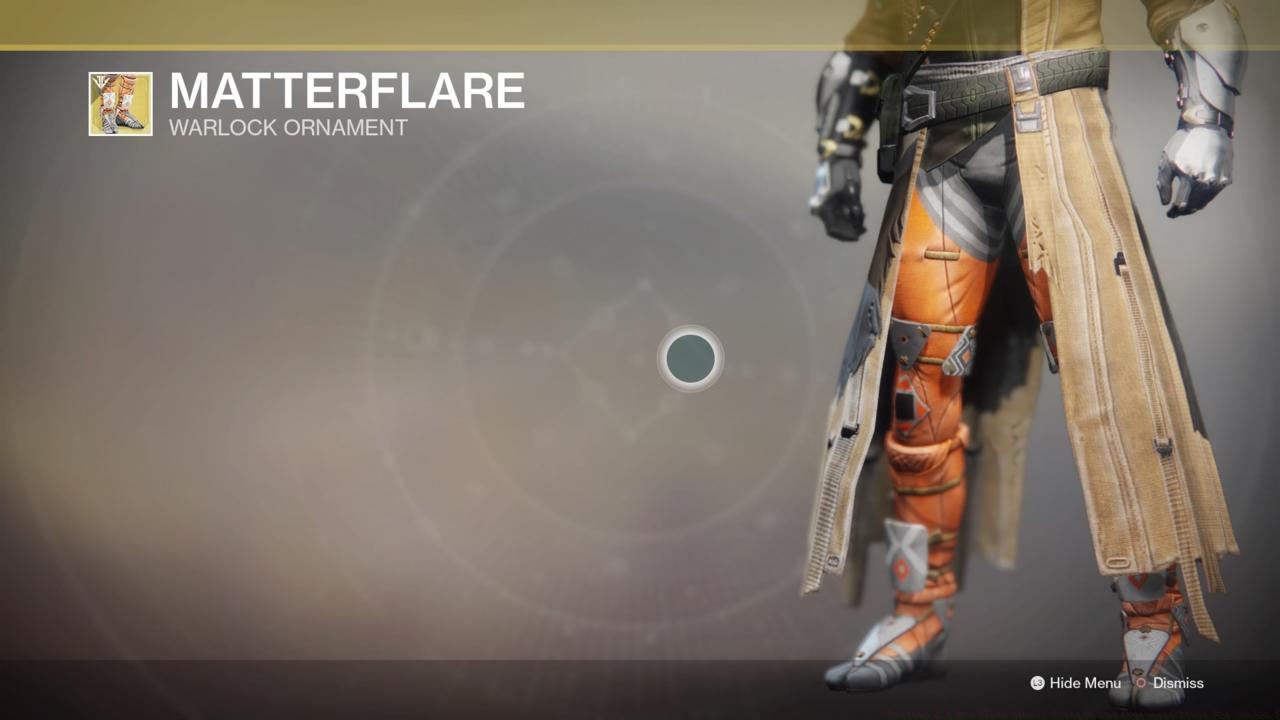Select the teal circular node in the center
This screenshot has height=720, width=1280.
[689, 359]
